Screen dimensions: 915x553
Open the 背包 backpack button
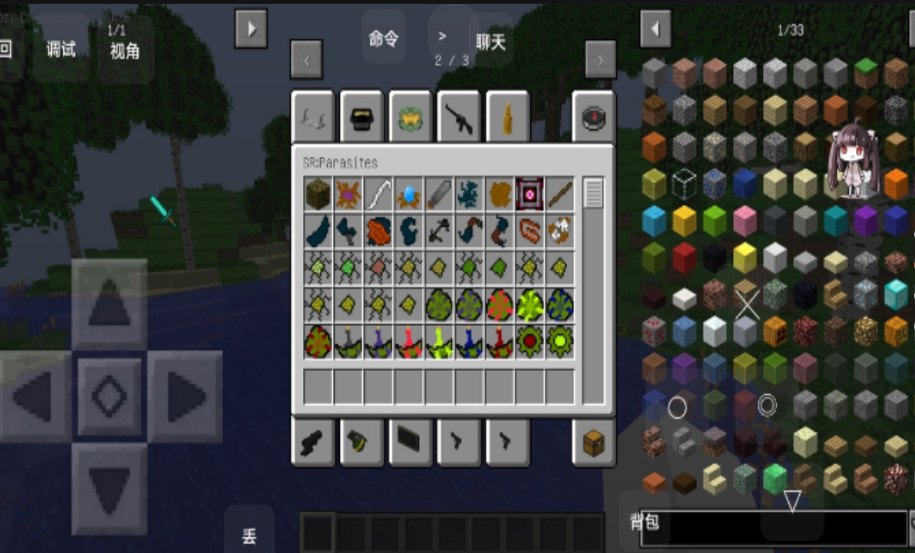tap(645, 521)
